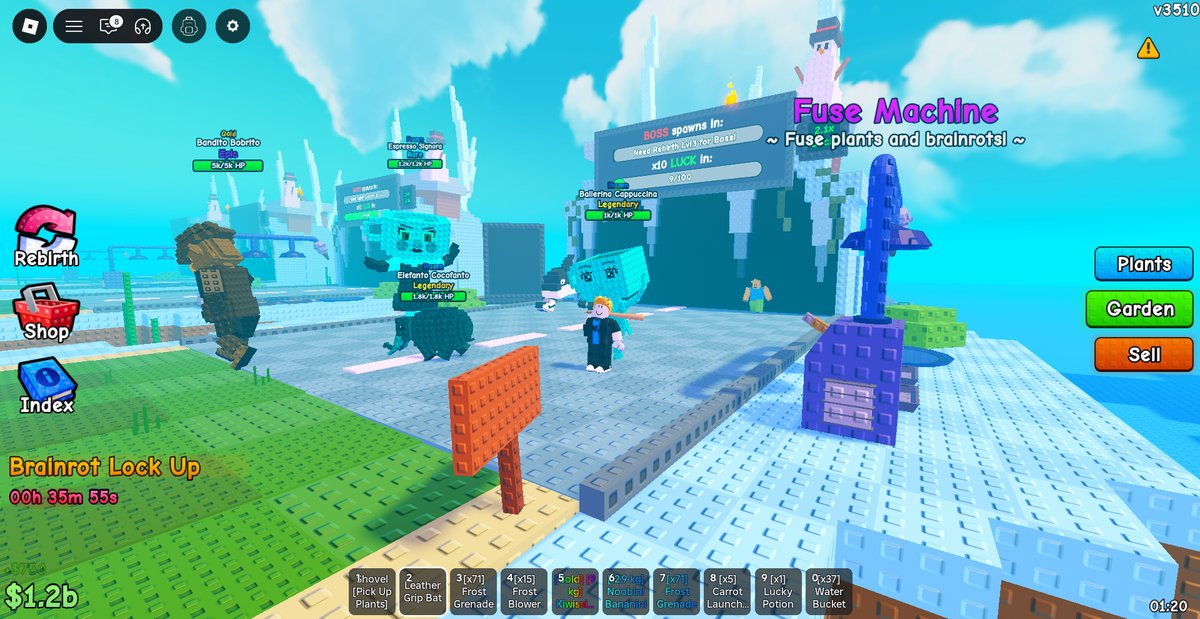Click the headphones voice icon
The image size is (1200, 619).
(x=142, y=26)
